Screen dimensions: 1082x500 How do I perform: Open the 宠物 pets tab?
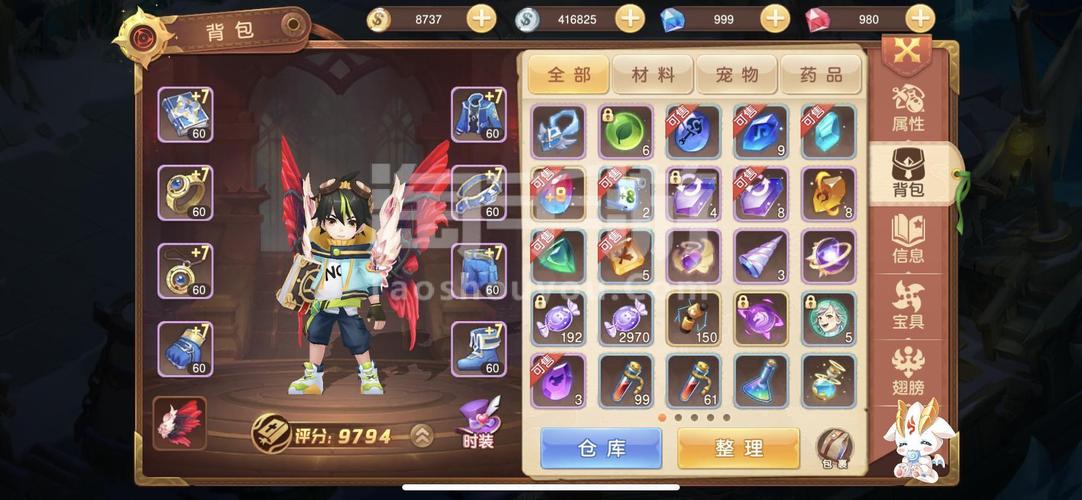coord(736,74)
